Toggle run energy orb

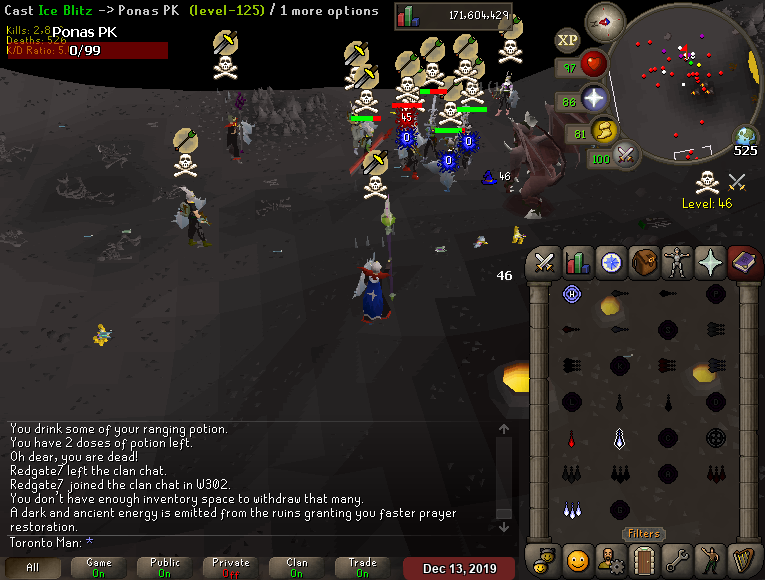(x=604, y=131)
